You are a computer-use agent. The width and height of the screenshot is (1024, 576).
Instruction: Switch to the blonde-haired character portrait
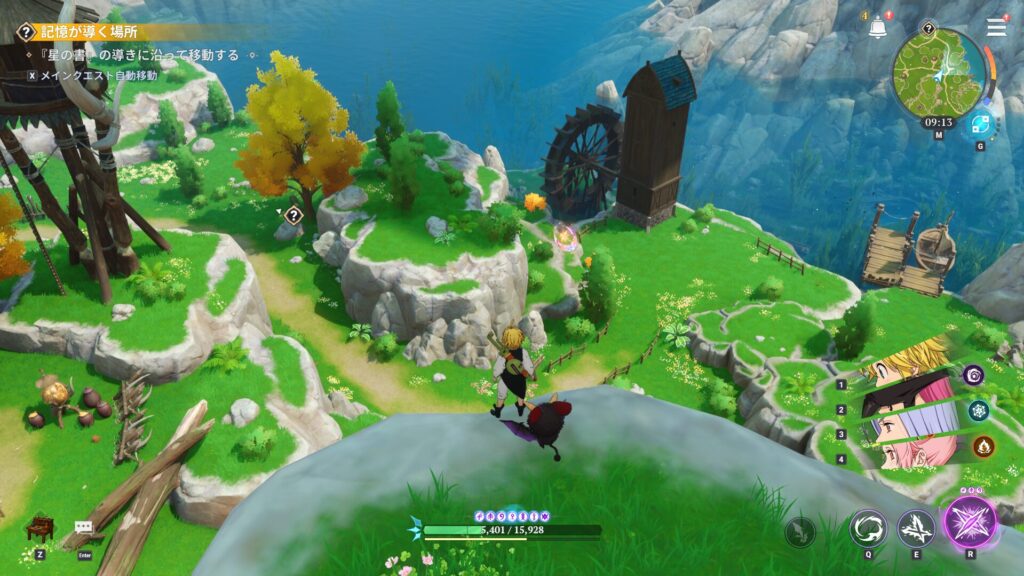click(x=905, y=362)
